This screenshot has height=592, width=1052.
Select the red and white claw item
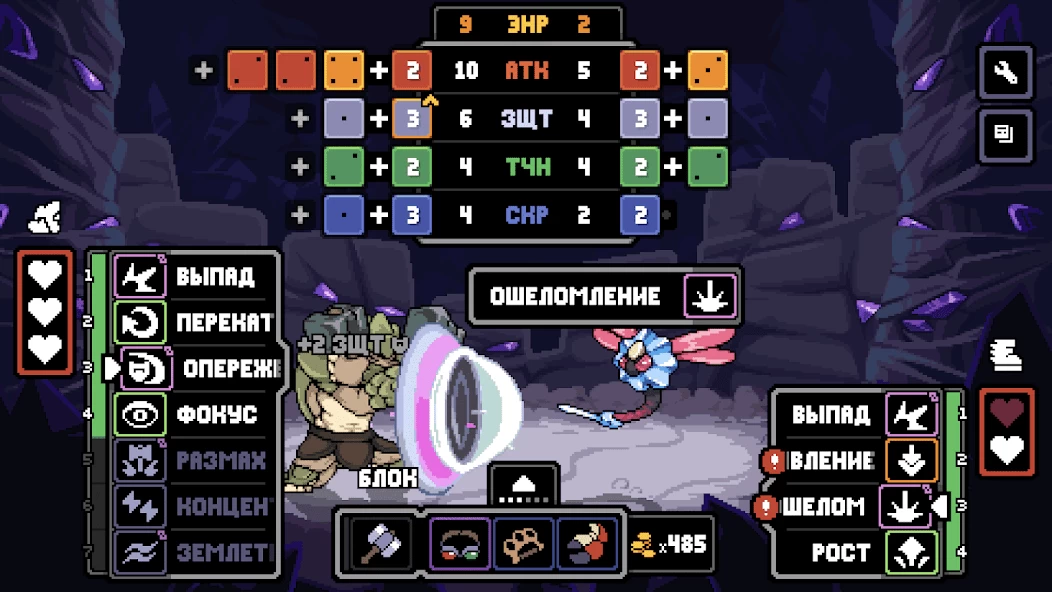pyautogui.click(x=586, y=545)
